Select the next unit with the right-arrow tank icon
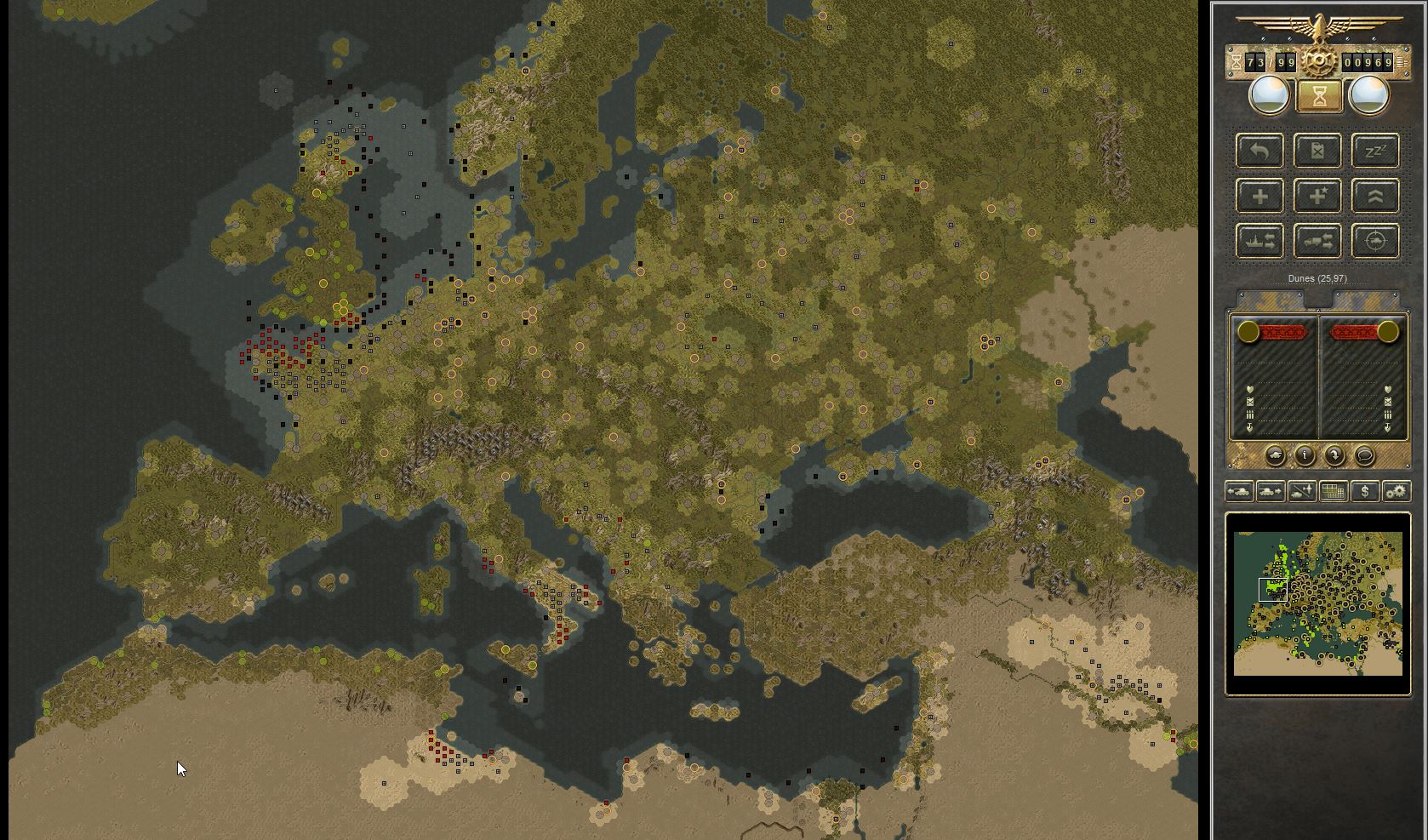This screenshot has width=1428, height=840. tap(1269, 491)
